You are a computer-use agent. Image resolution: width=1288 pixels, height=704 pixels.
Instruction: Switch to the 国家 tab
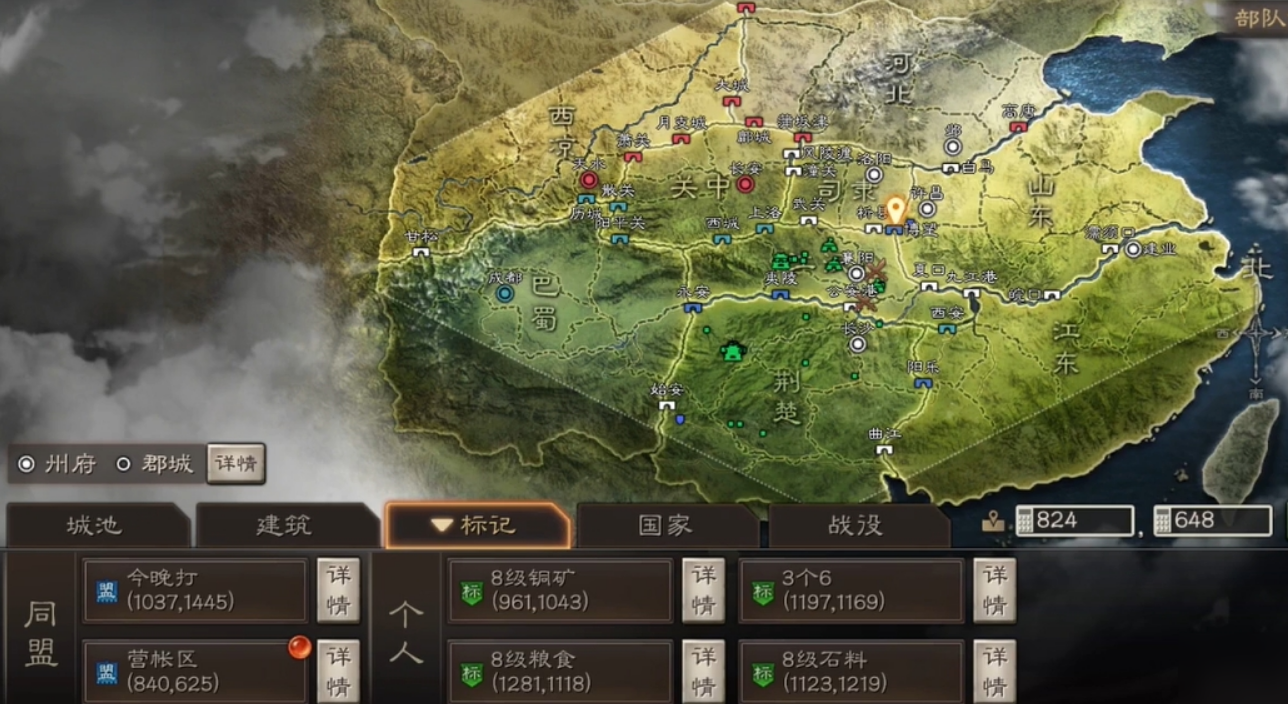point(665,526)
